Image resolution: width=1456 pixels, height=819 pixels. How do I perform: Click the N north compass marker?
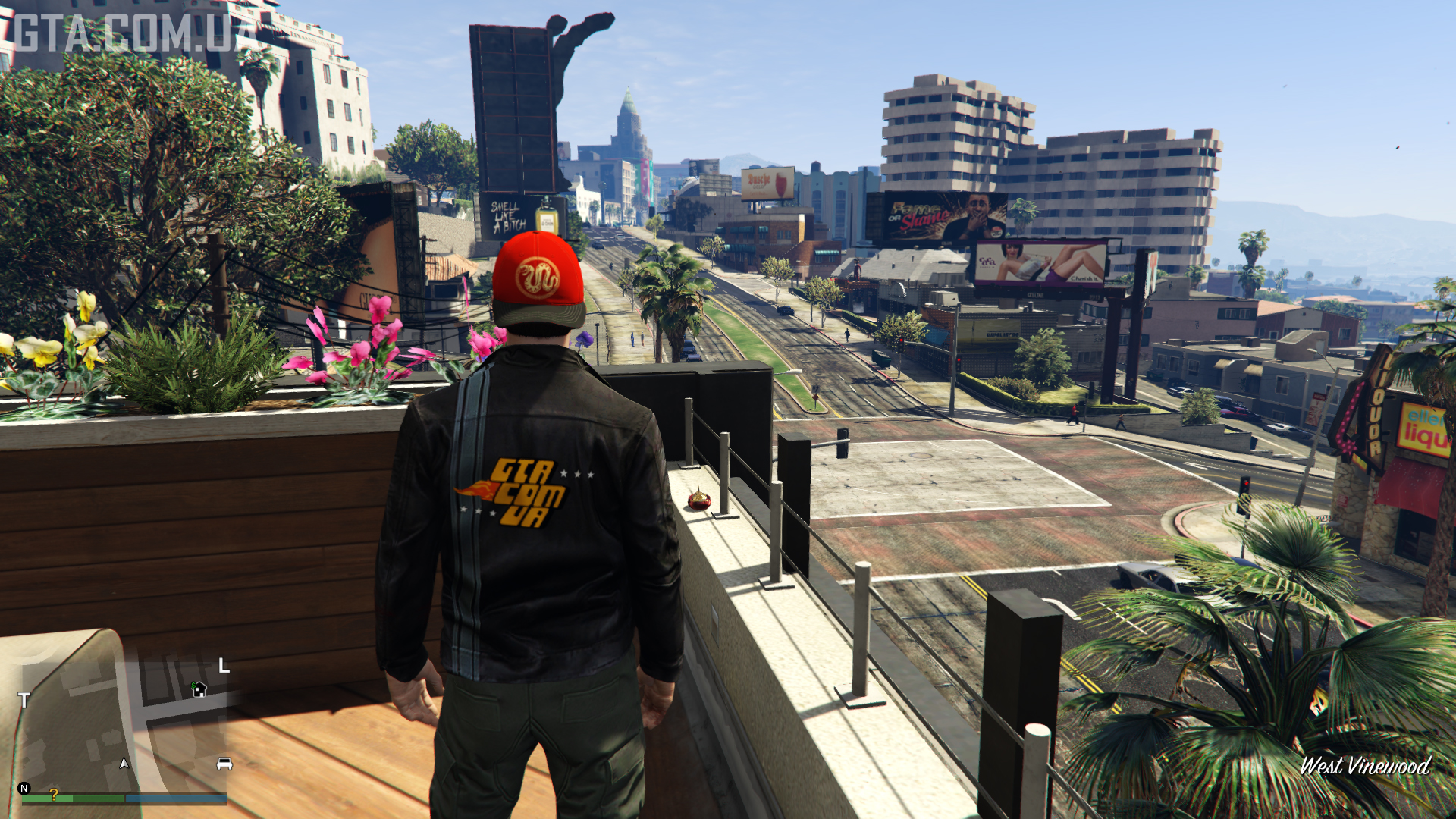[24, 789]
